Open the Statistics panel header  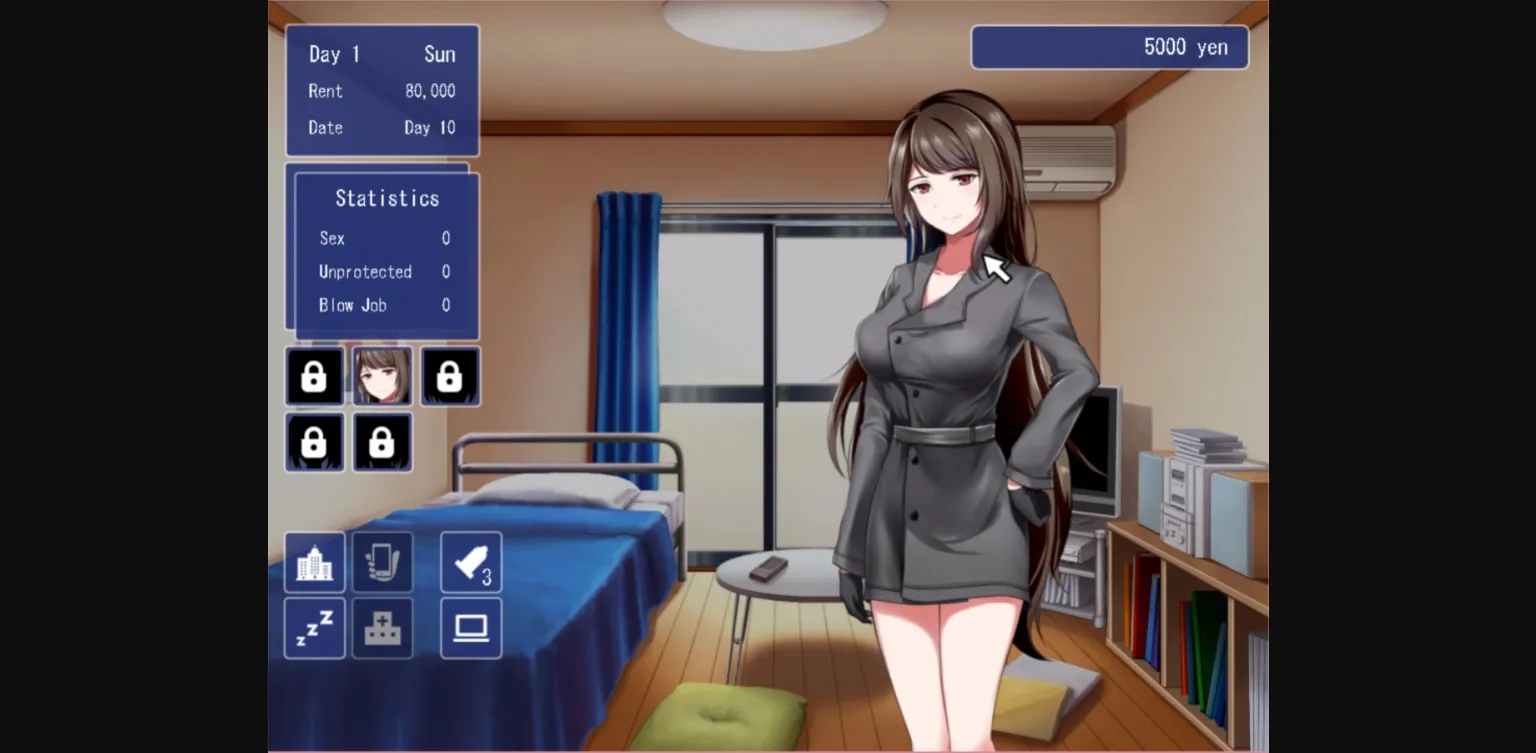(385, 198)
